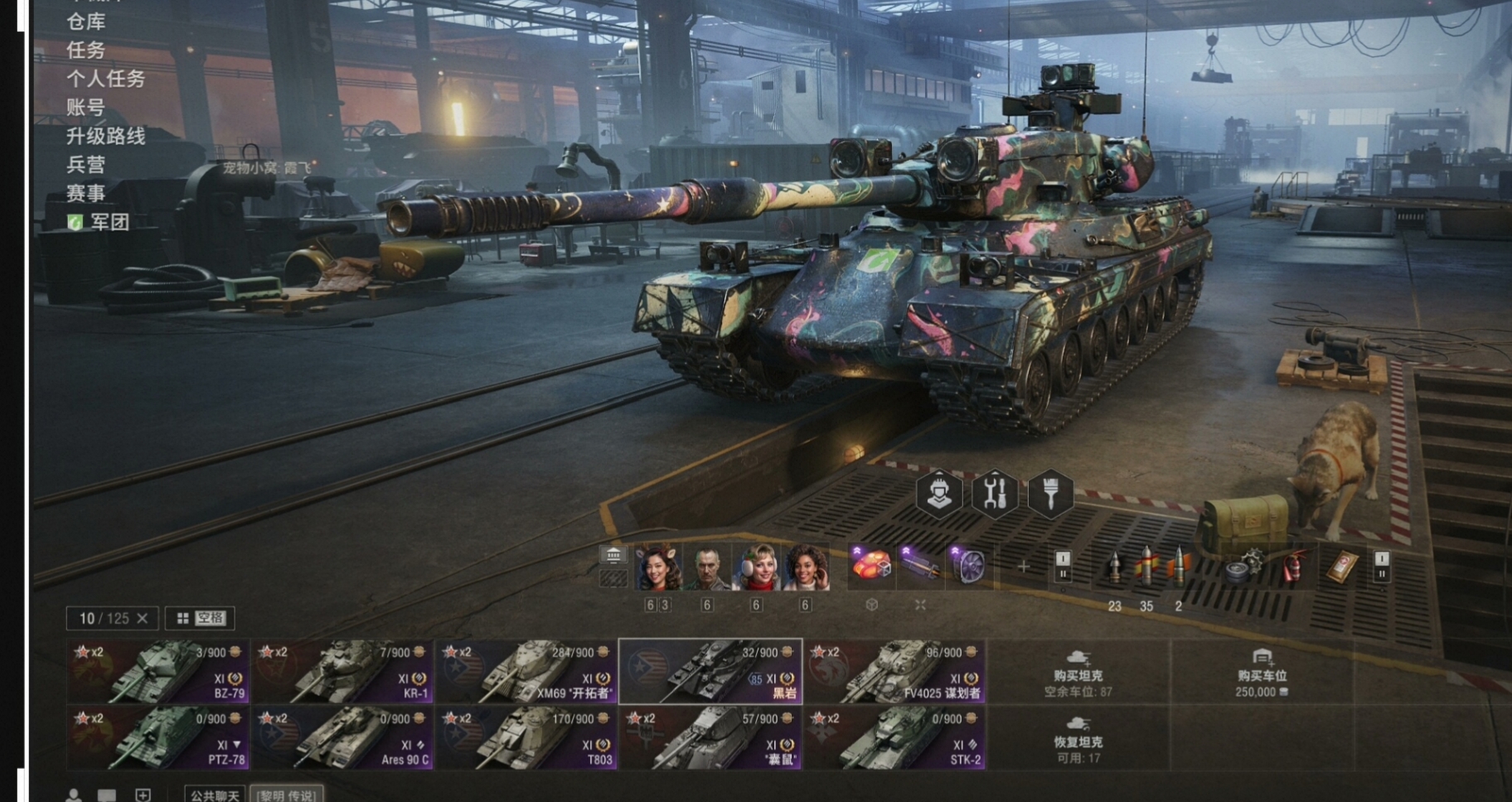Clear the 10/125 tank filter
This screenshot has width=1512, height=802.
tap(143, 618)
